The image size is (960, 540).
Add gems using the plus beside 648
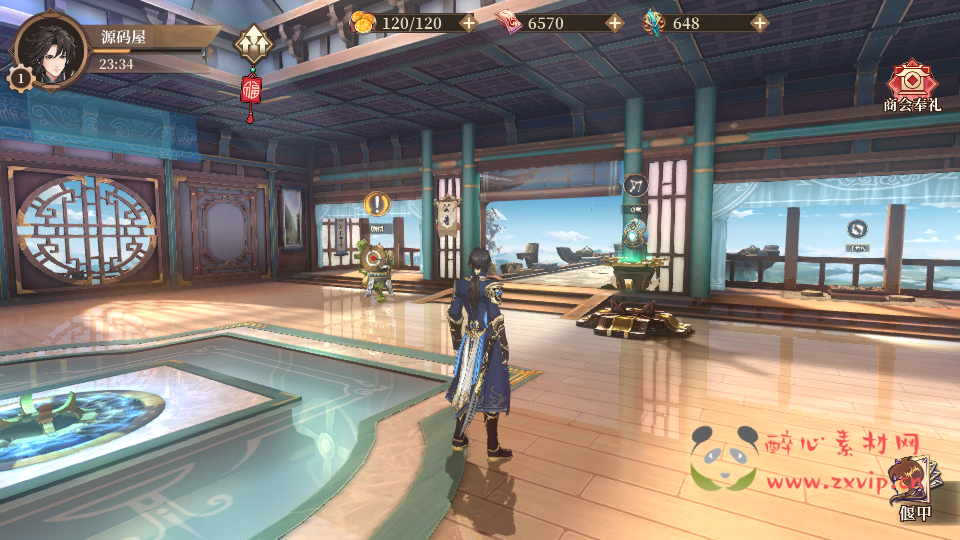[760, 23]
